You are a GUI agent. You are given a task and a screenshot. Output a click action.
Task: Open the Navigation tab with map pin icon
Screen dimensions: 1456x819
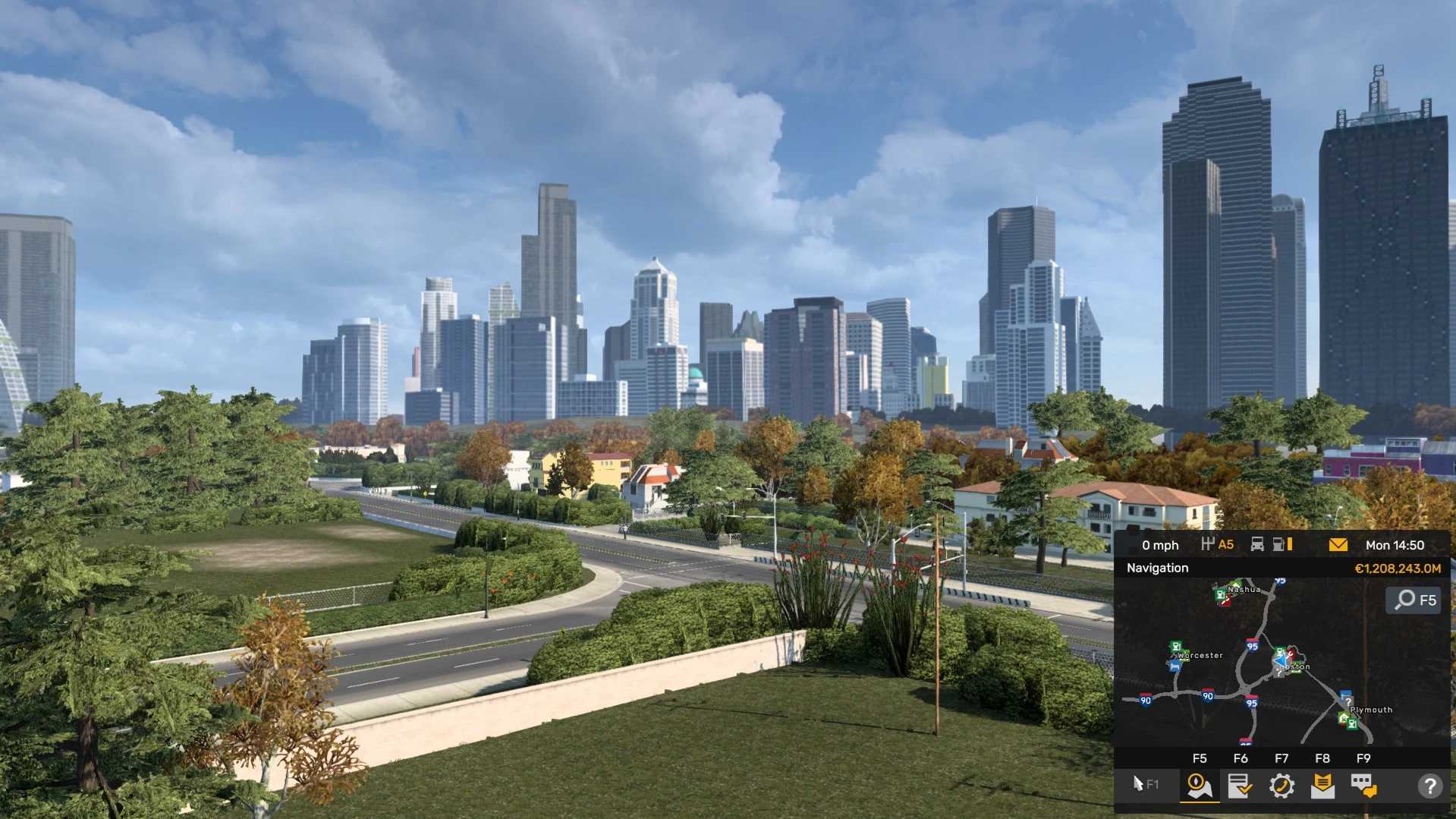1199,786
